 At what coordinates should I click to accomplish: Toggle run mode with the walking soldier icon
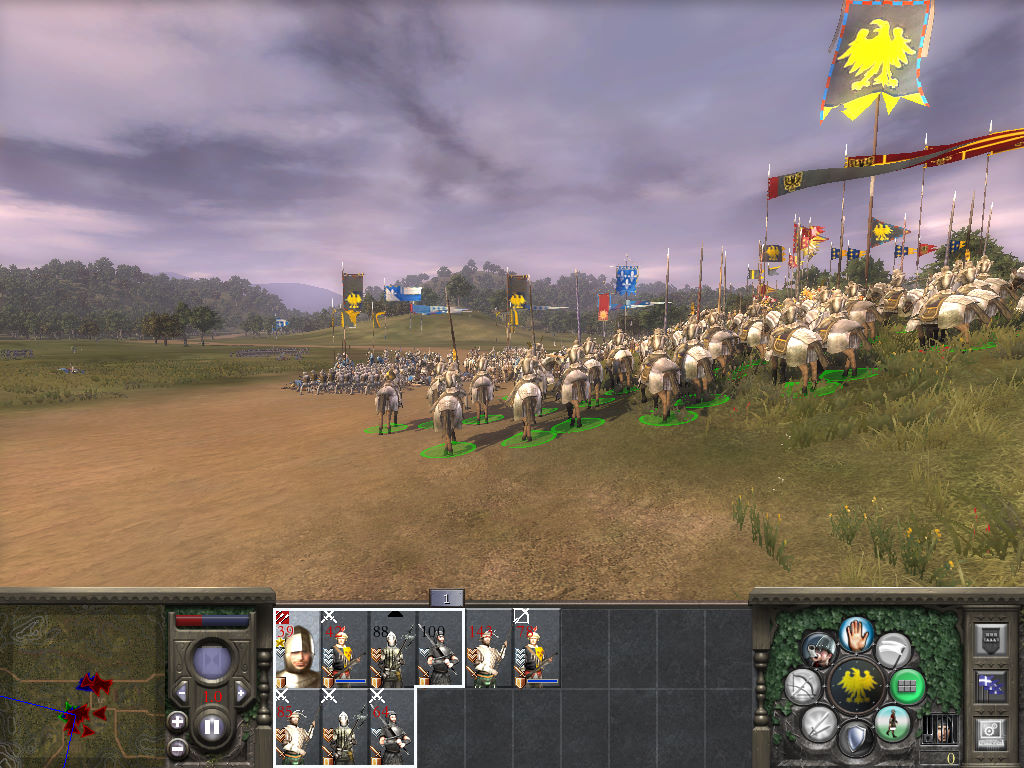coord(892,723)
